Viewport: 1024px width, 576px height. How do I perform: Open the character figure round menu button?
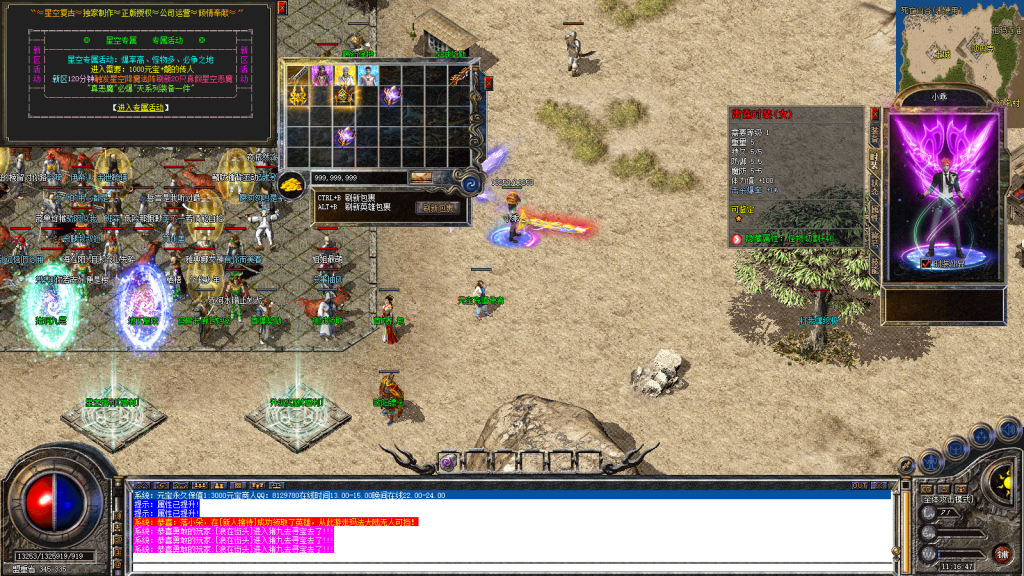click(932, 461)
